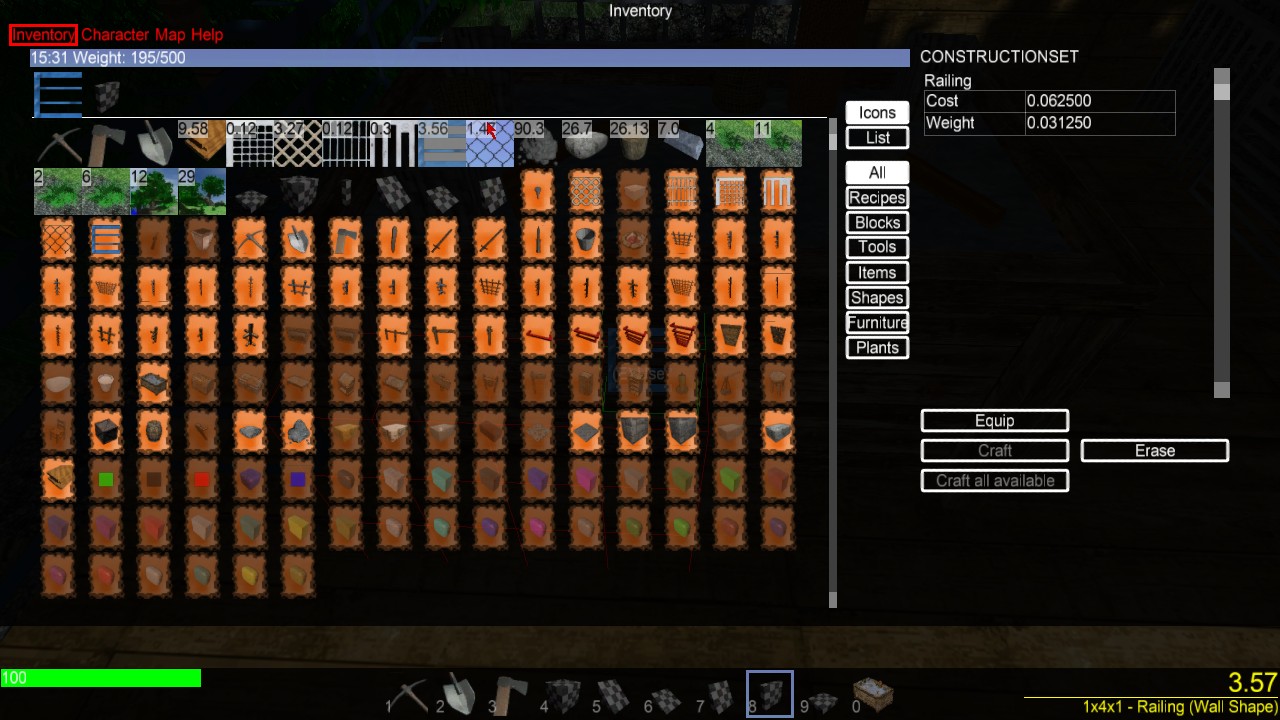Select the pickaxe in hotbar slot 1
1280x720 pixels.
tap(410, 695)
